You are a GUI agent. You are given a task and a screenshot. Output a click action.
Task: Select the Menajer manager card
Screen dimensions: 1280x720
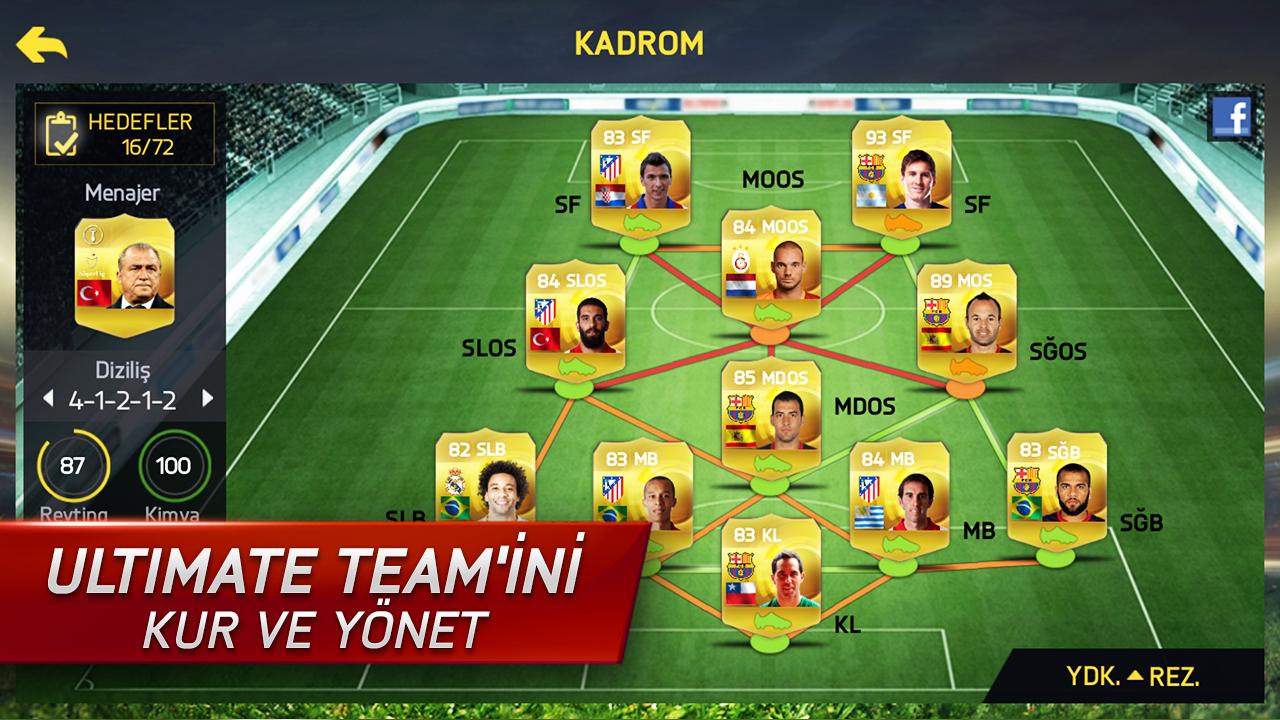click(x=124, y=270)
